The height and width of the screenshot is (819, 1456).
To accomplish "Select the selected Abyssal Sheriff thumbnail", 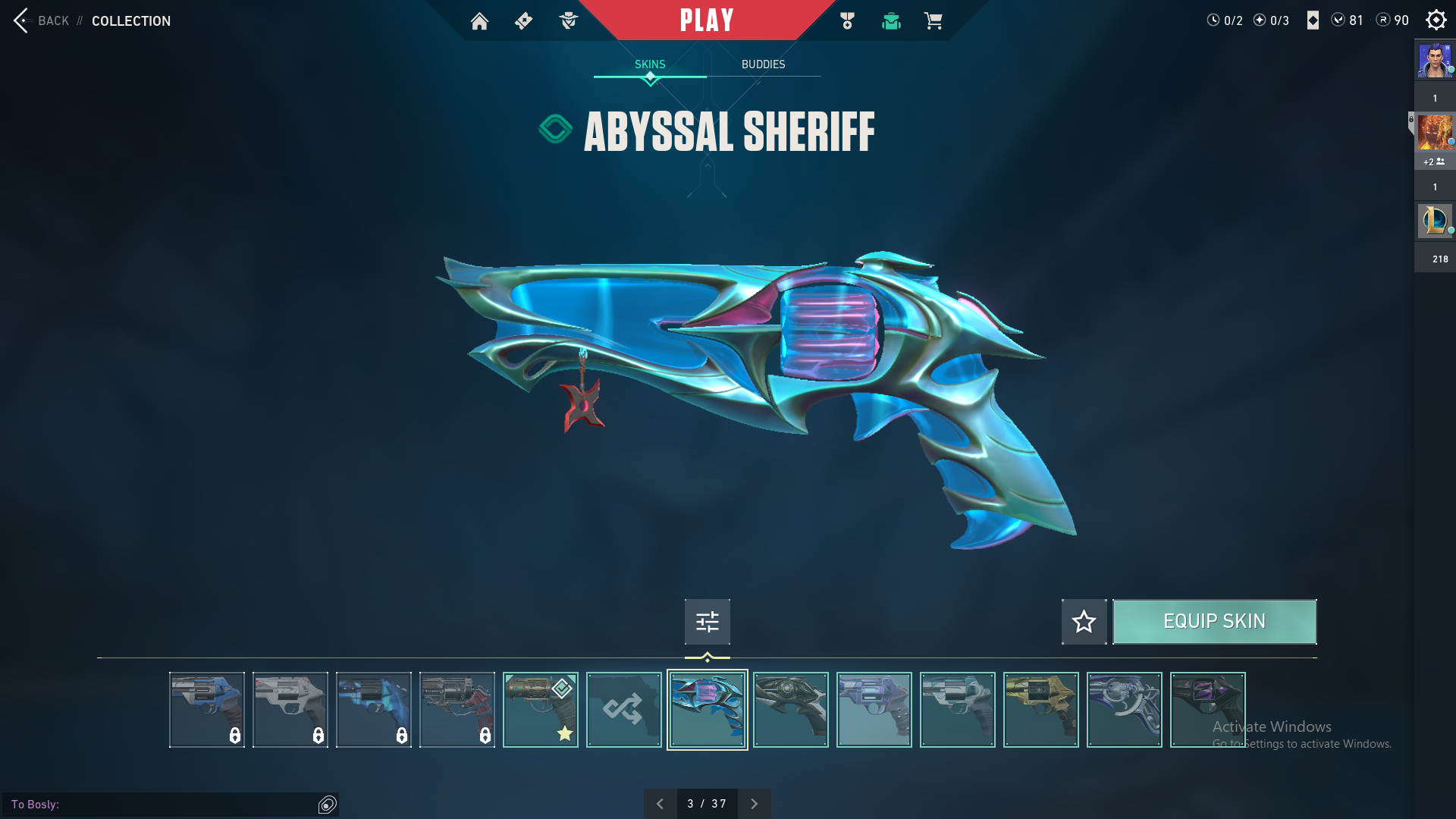I will pos(708,710).
